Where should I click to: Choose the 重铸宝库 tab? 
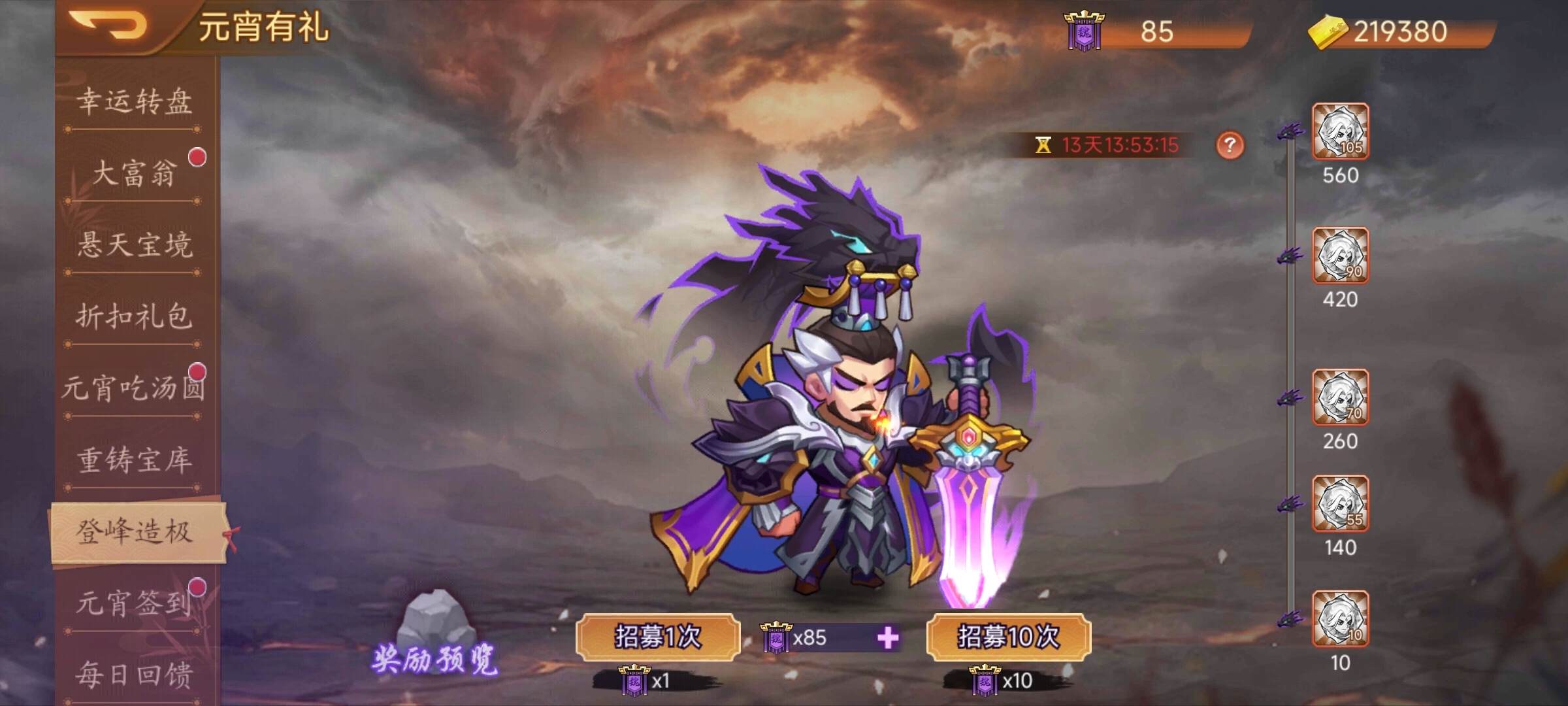pos(135,460)
